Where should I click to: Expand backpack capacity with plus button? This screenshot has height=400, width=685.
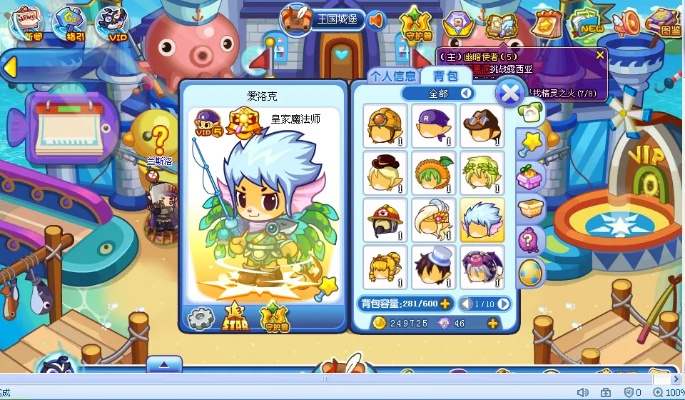pyautogui.click(x=445, y=303)
